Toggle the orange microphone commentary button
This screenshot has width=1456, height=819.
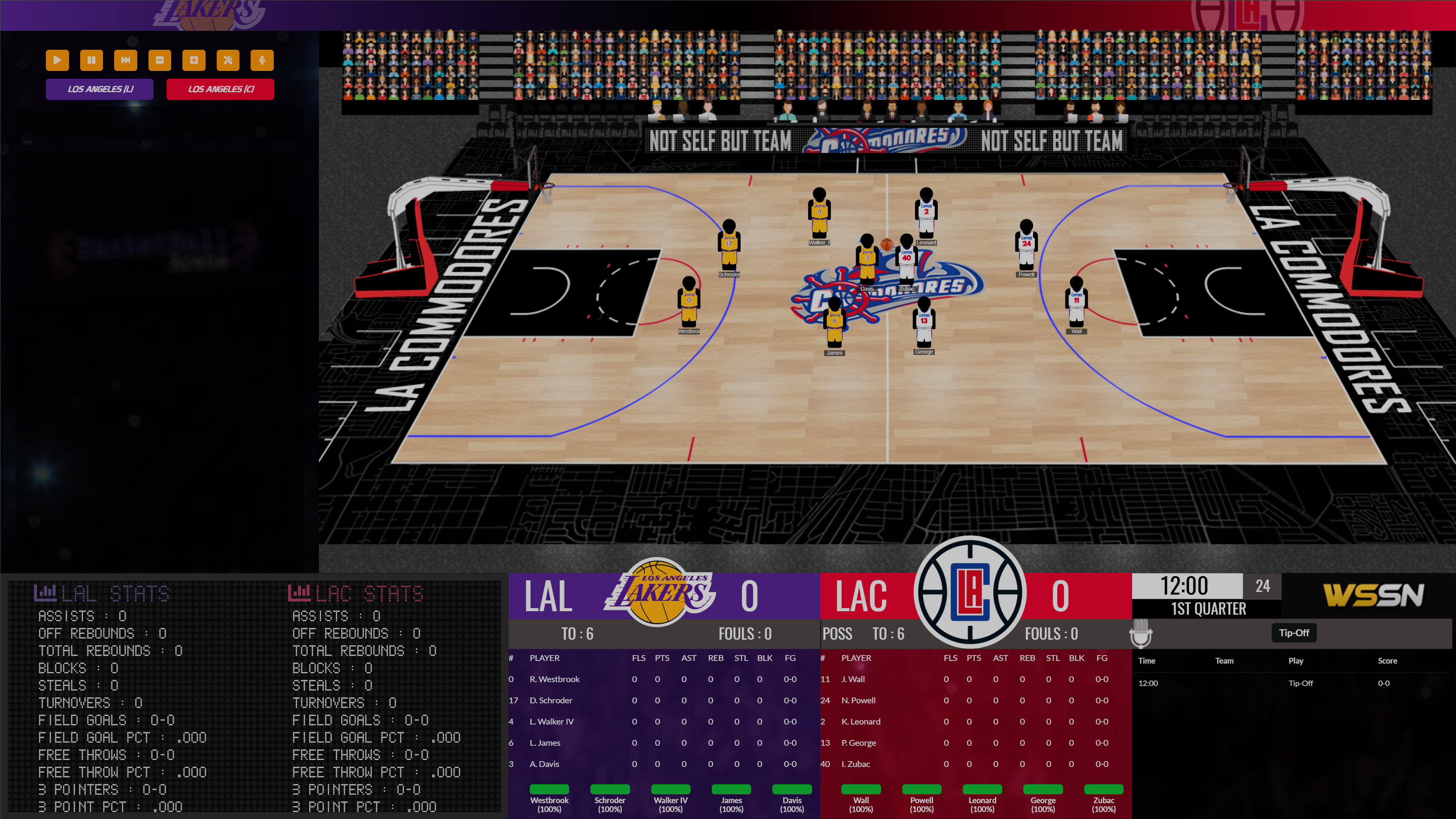click(x=262, y=60)
